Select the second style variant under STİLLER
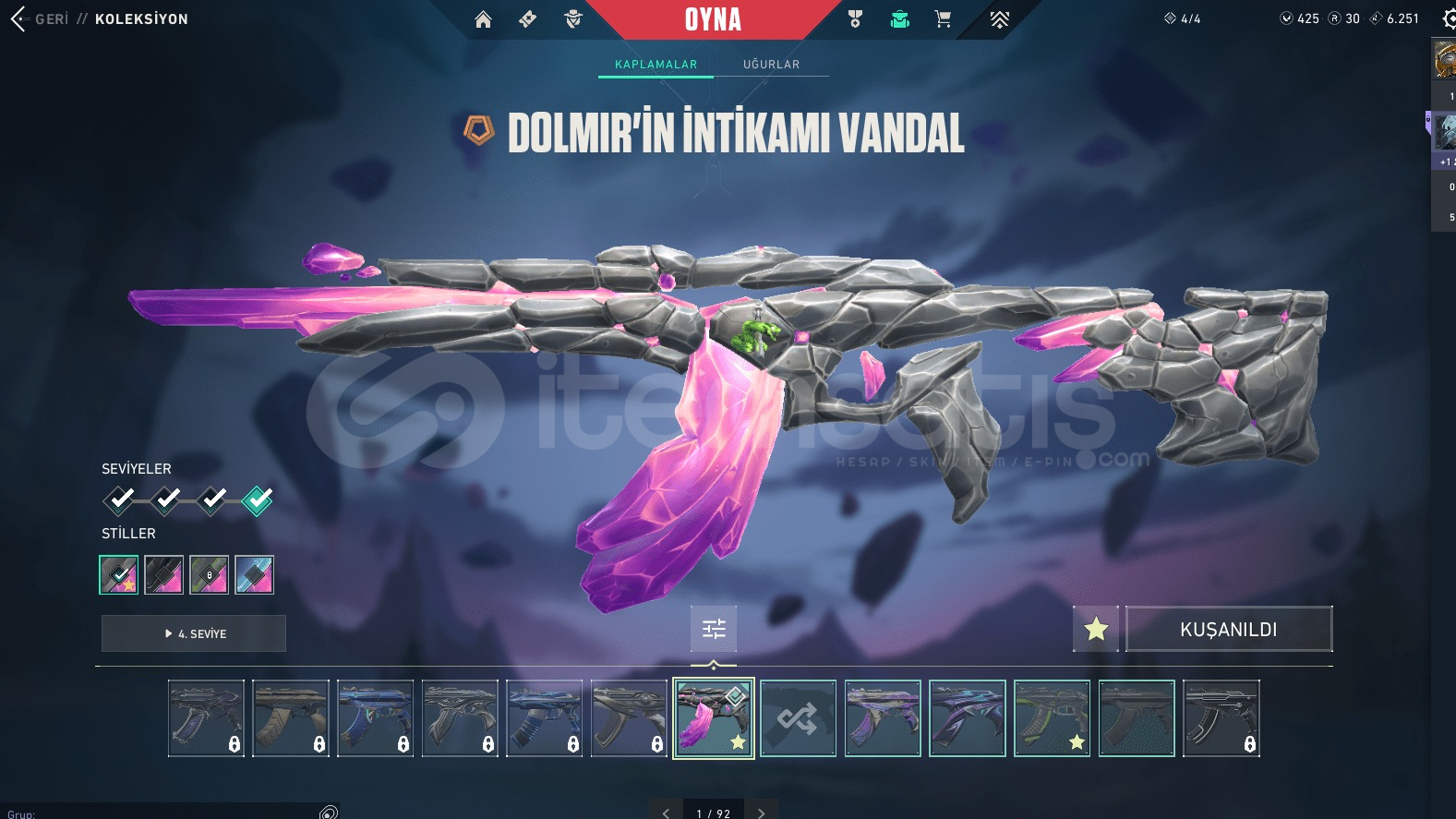The image size is (1456, 819). point(164,574)
